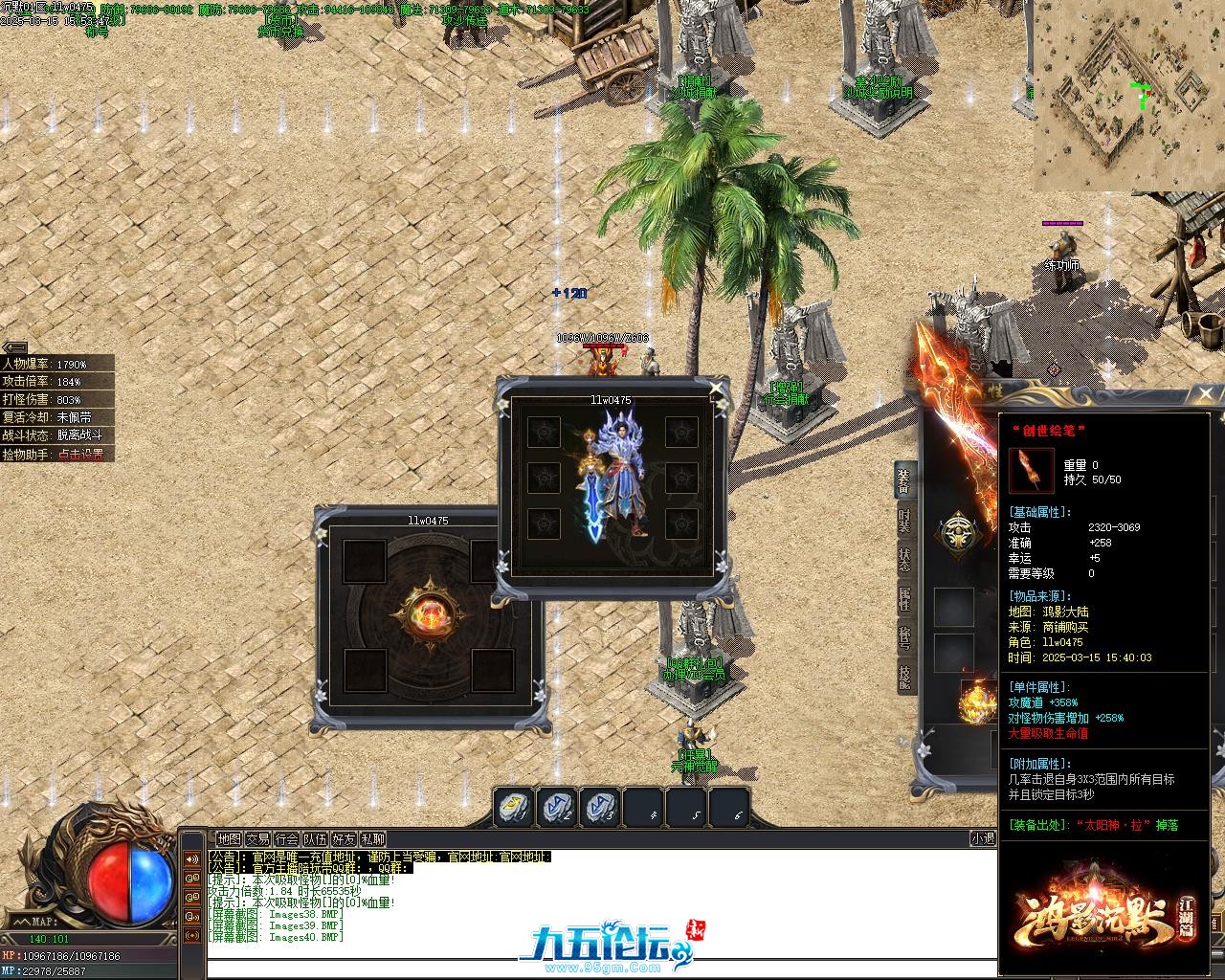The image size is (1225, 980).
Task: Open the 行会 guild button
Action: point(286,839)
